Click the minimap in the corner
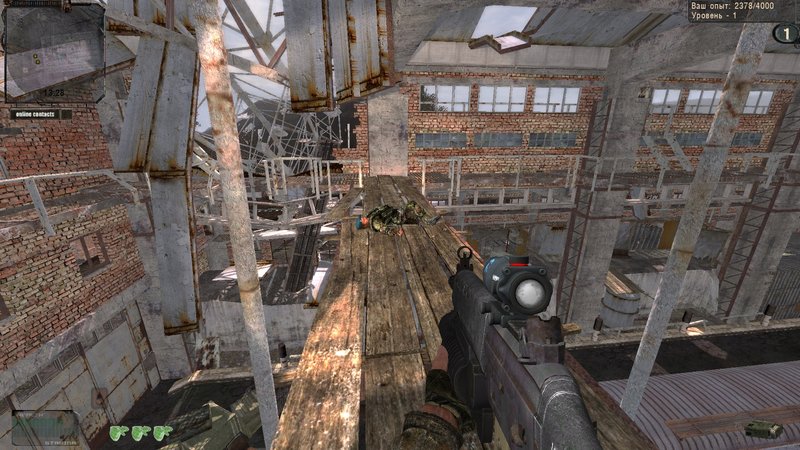 54,52
